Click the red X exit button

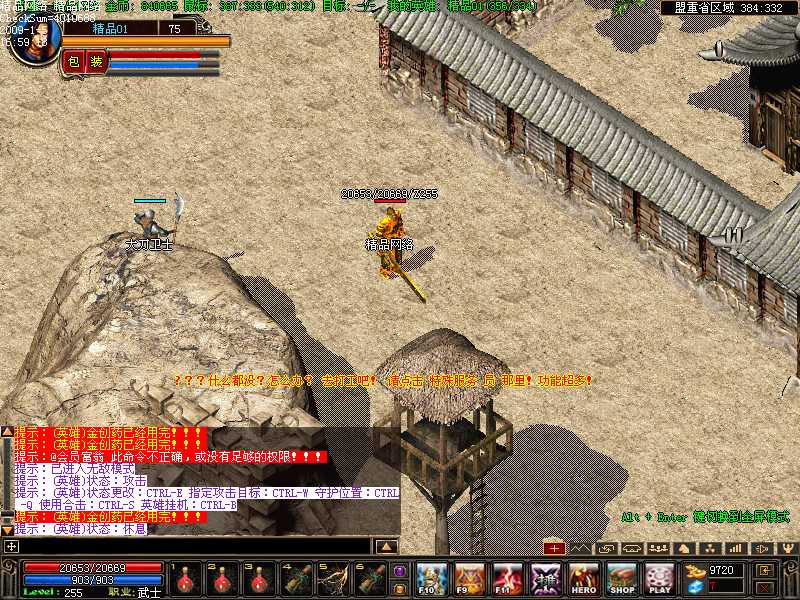point(765,588)
